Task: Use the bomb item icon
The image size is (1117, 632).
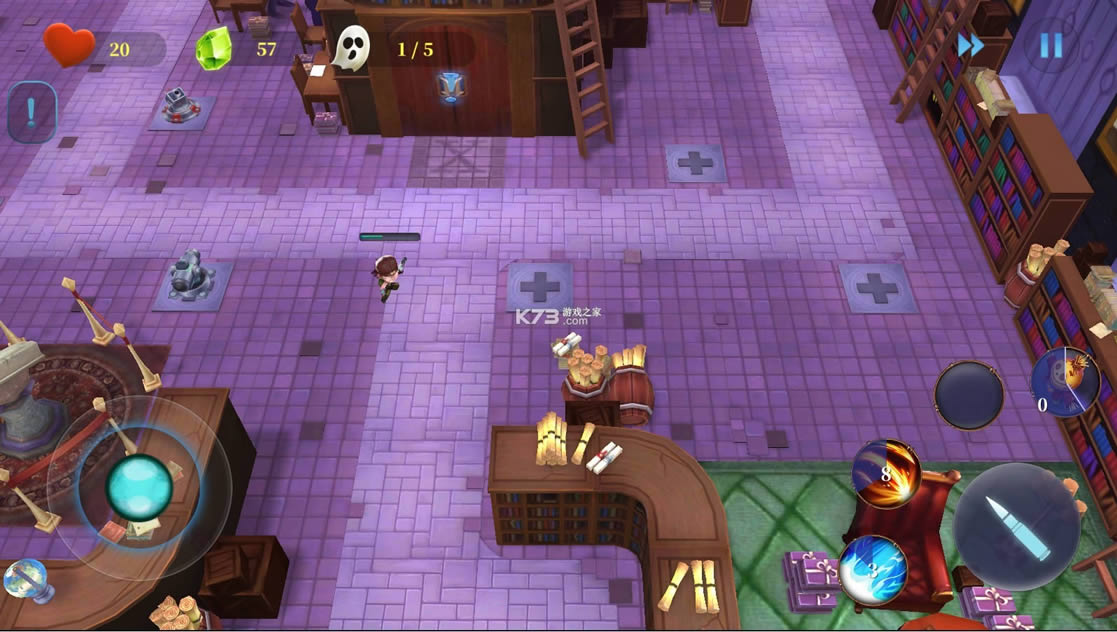Action: tap(1065, 382)
